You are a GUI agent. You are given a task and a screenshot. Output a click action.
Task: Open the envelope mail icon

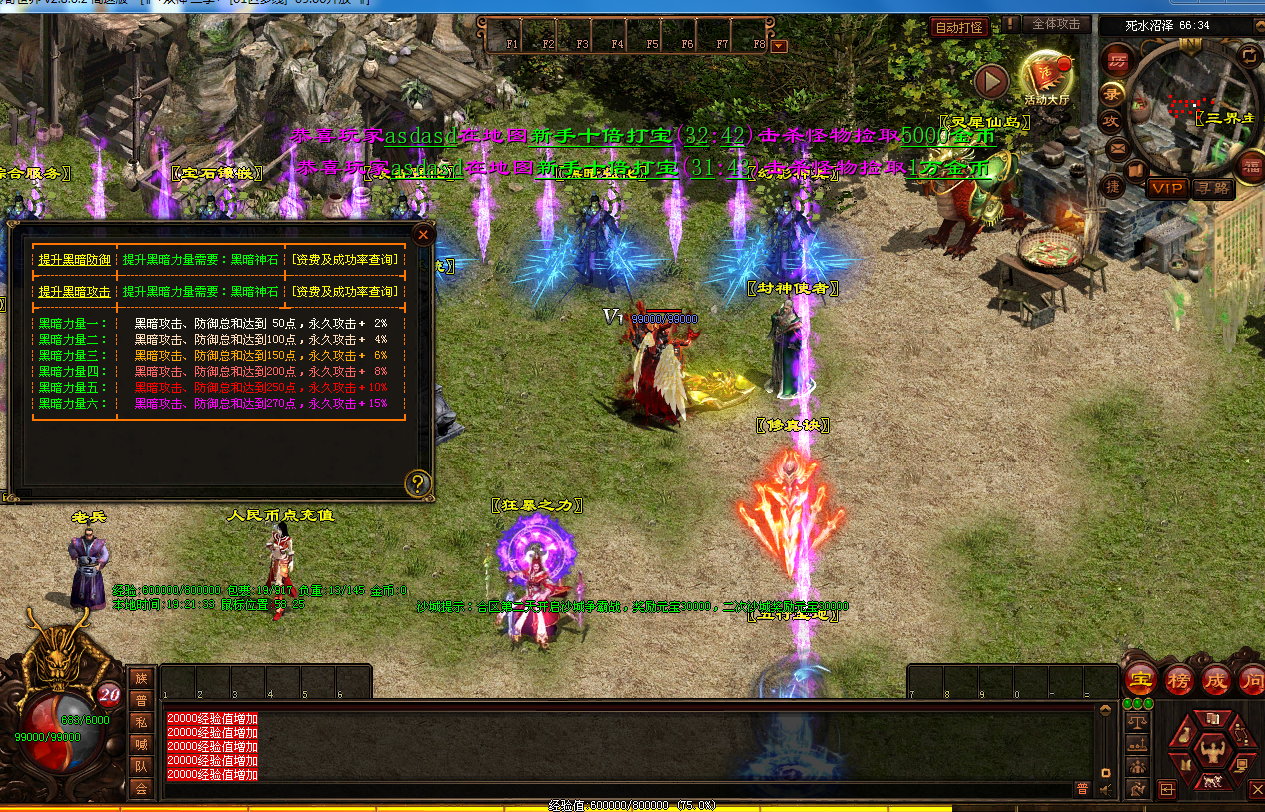click(1118, 148)
